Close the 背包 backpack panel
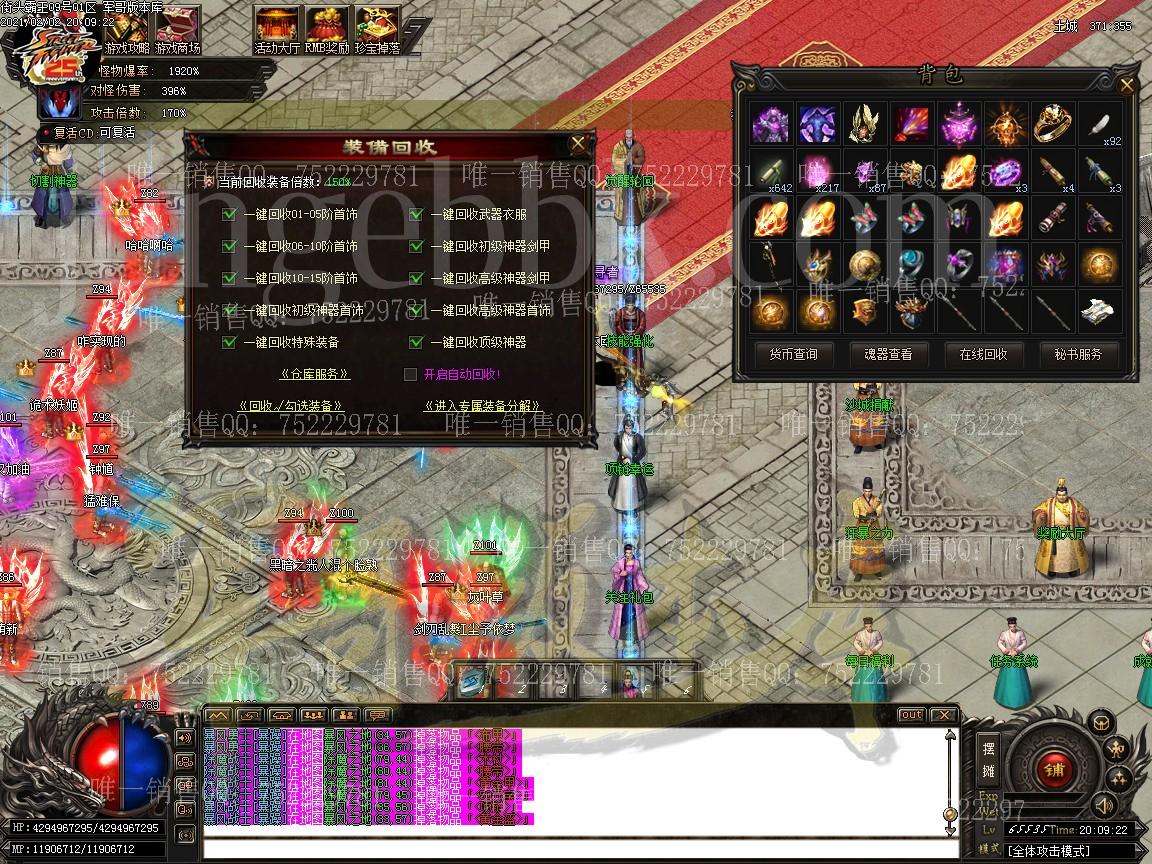The width and height of the screenshot is (1152, 864). (1128, 86)
